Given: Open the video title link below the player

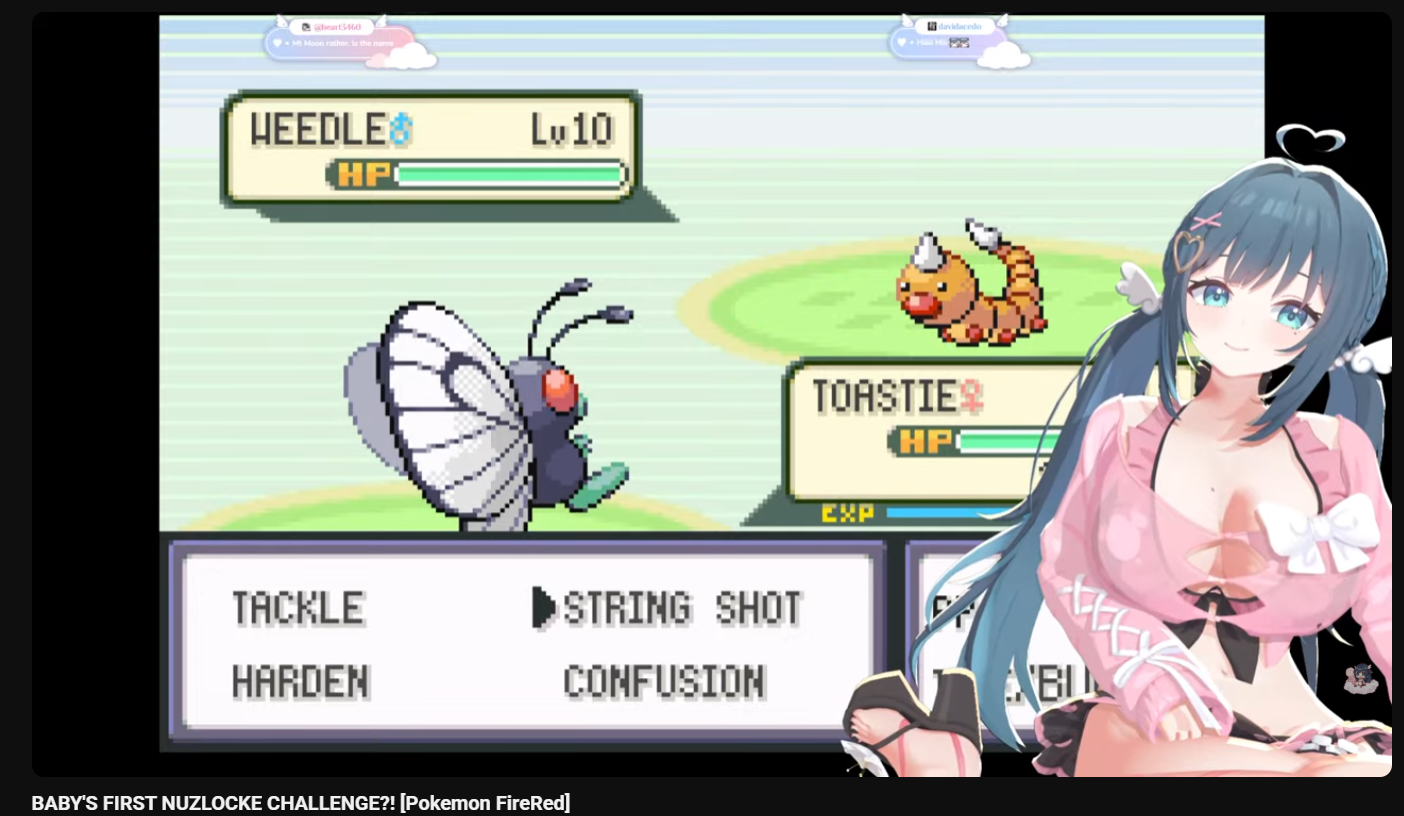Looking at the screenshot, I should [x=300, y=803].
